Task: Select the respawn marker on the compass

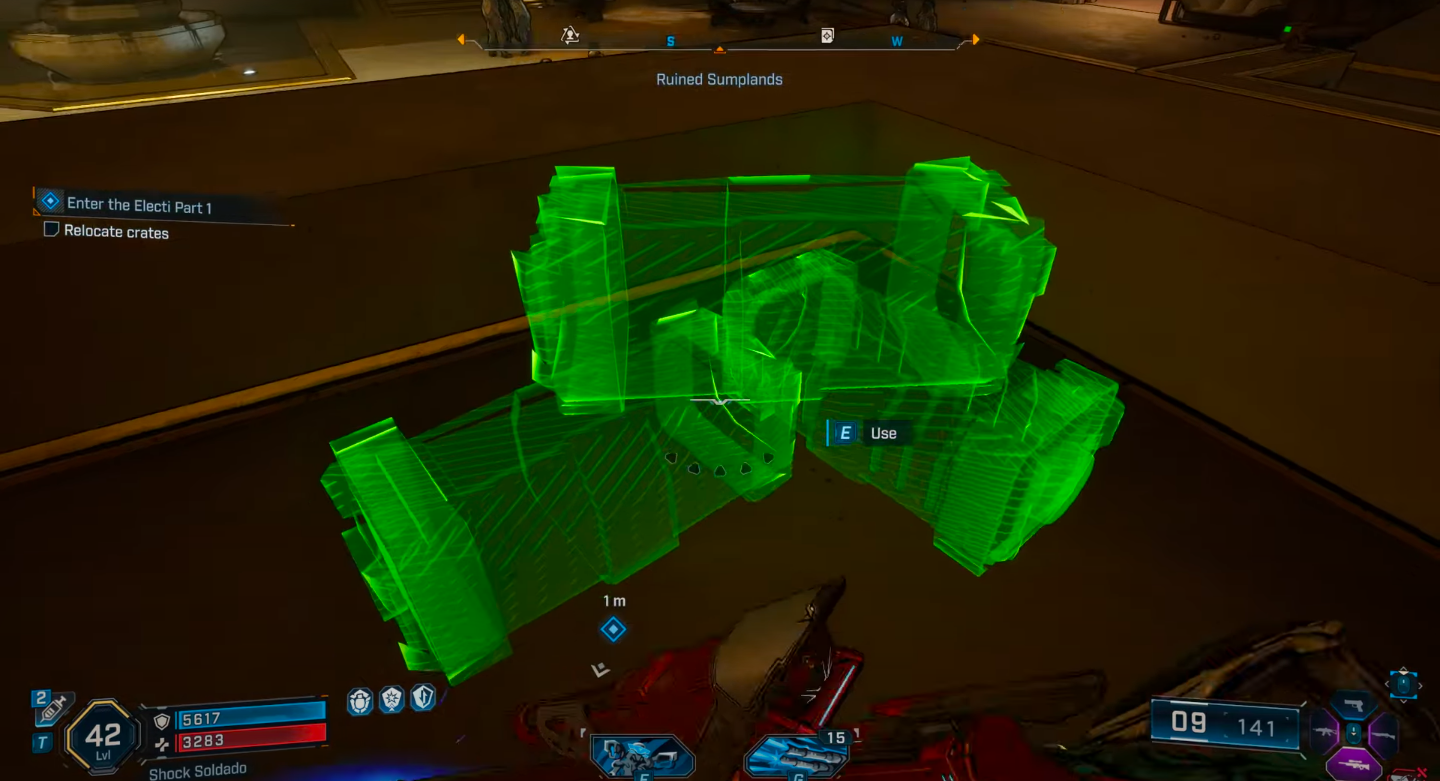Action: click(570, 36)
